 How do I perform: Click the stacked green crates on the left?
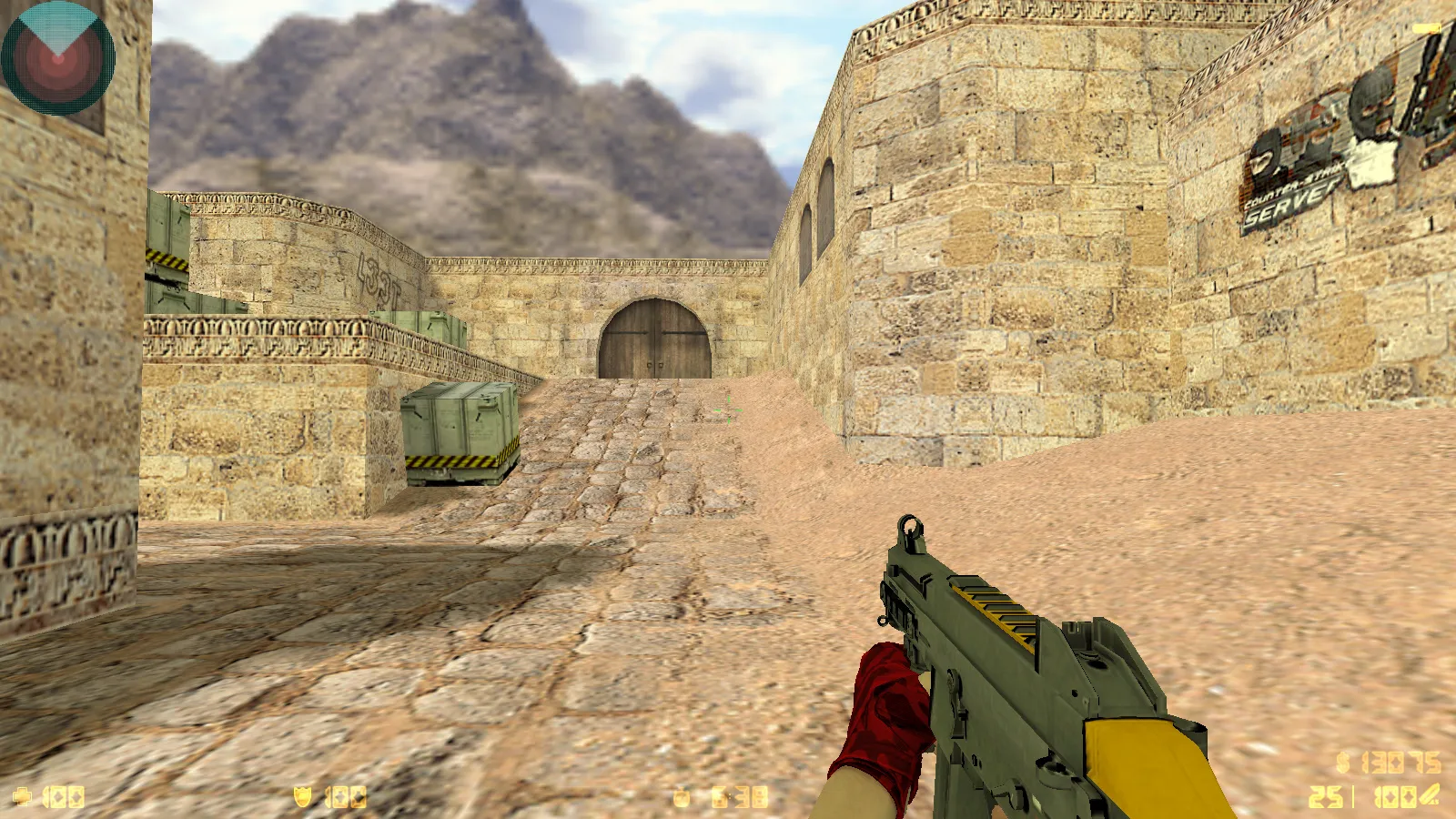tap(168, 255)
